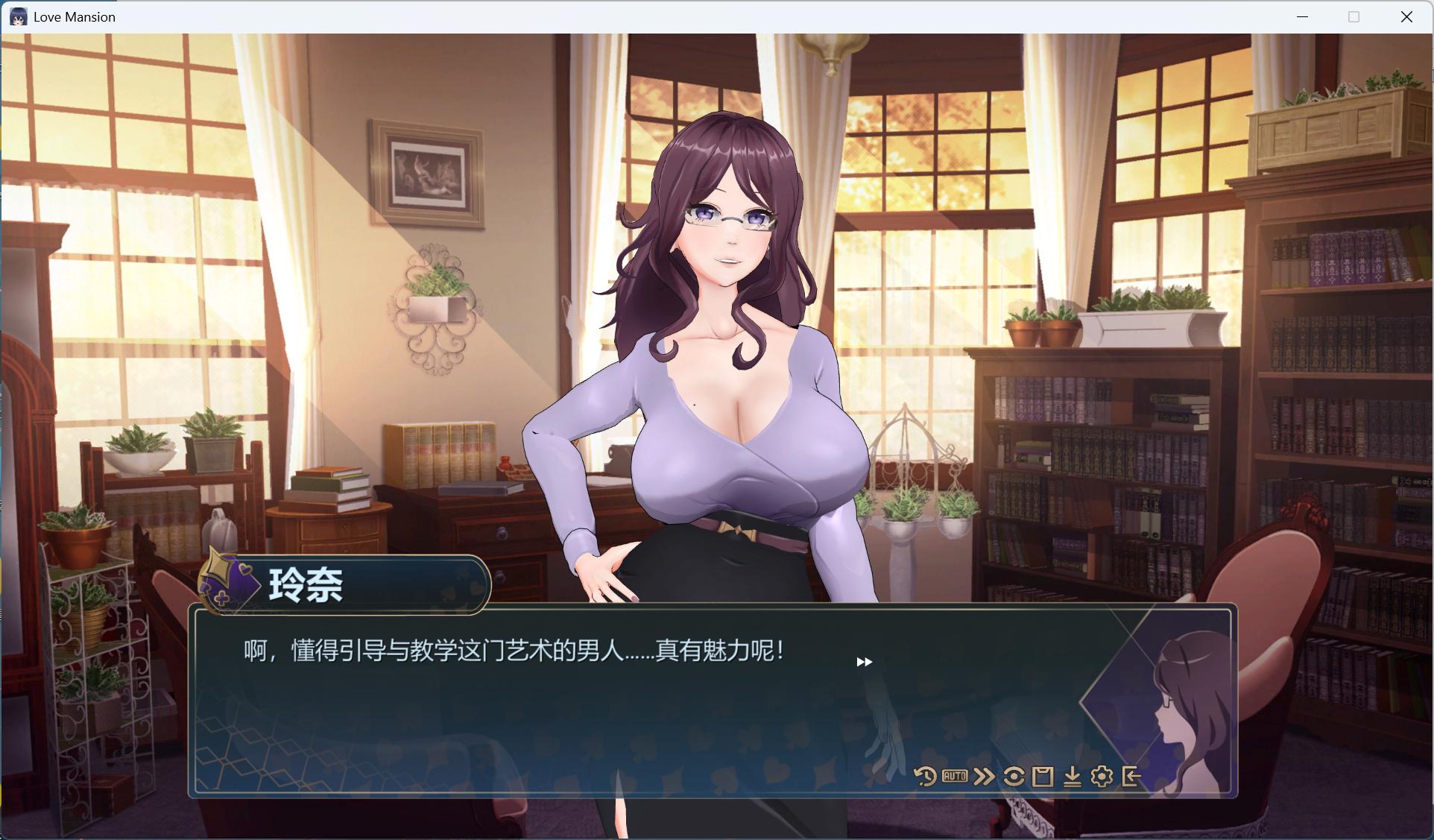Click the dialogue text to proceed

click(x=510, y=650)
